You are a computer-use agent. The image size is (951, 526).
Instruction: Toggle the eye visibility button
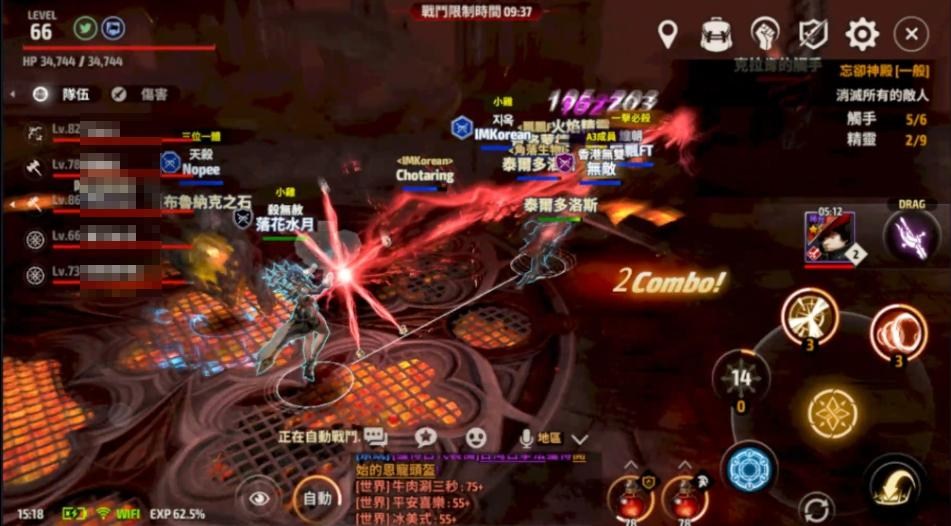click(259, 497)
